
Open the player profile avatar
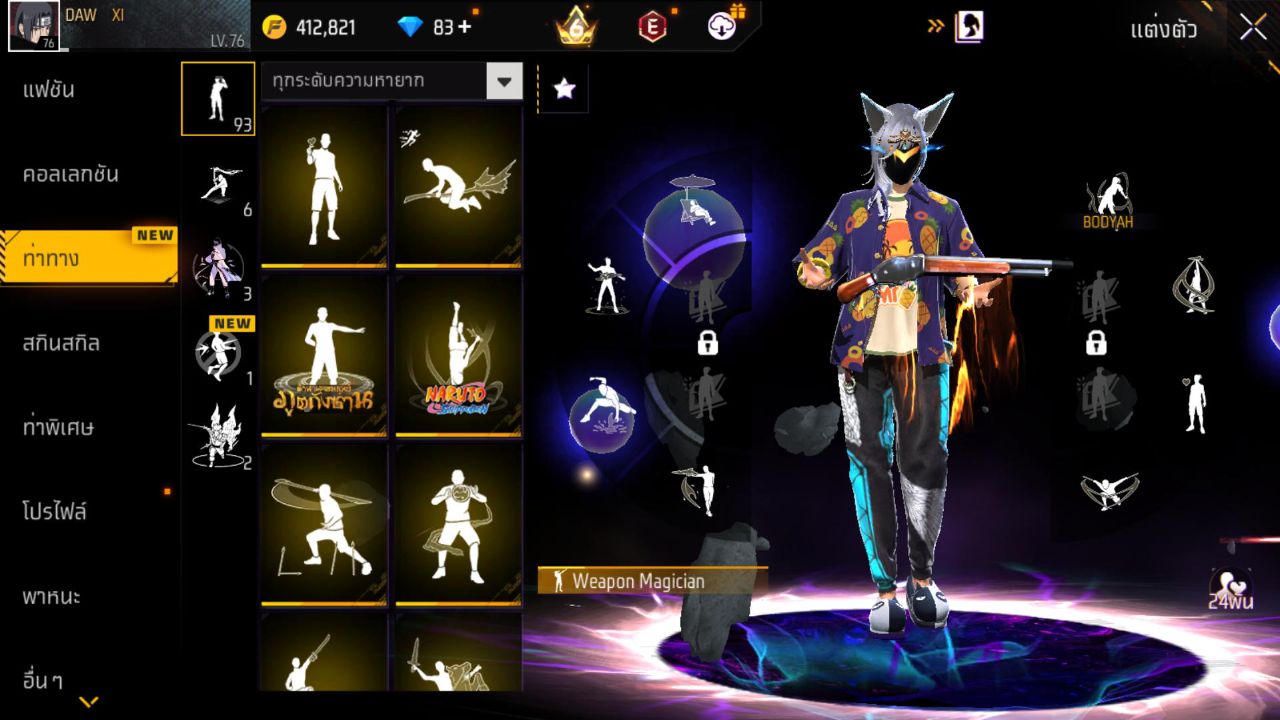tap(33, 26)
